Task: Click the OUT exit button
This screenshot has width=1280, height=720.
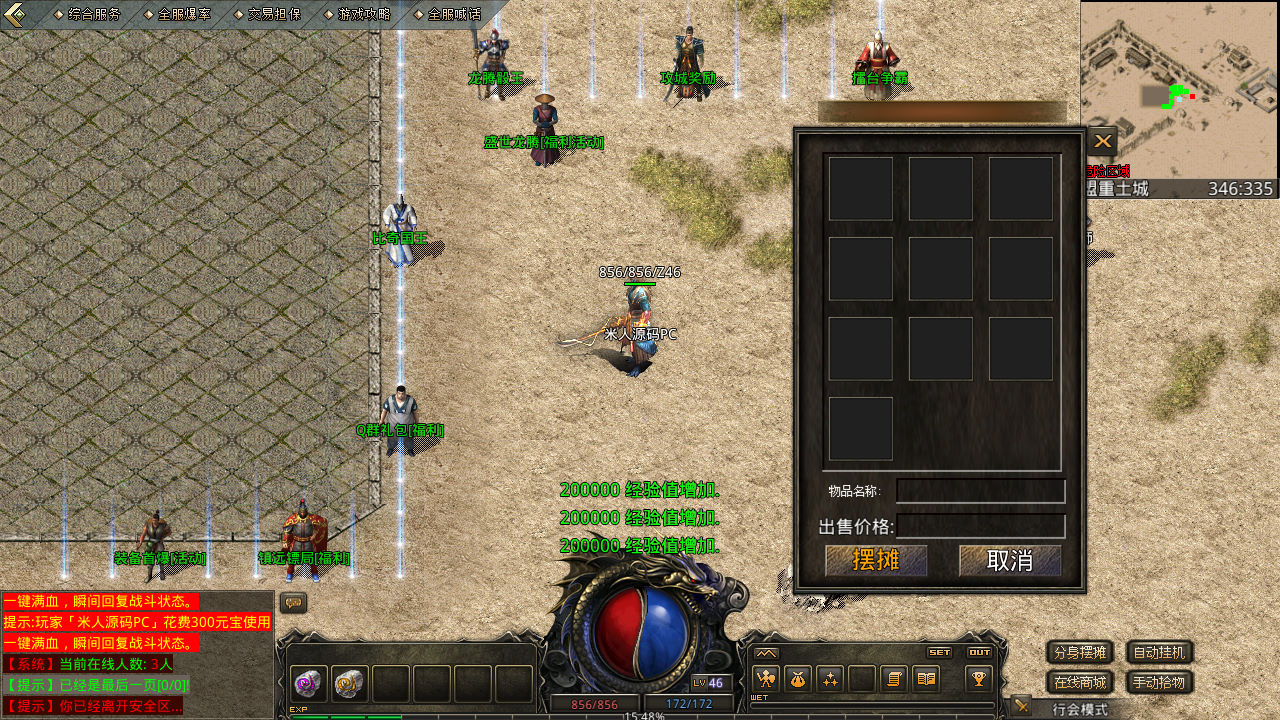Action: point(979,652)
